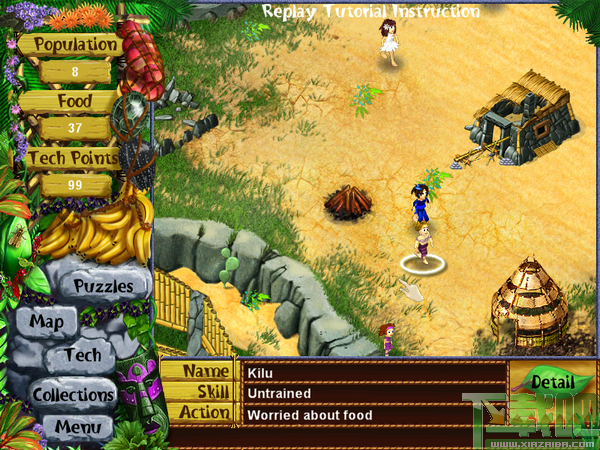
Task: View the Collections screen
Action: 72,394
